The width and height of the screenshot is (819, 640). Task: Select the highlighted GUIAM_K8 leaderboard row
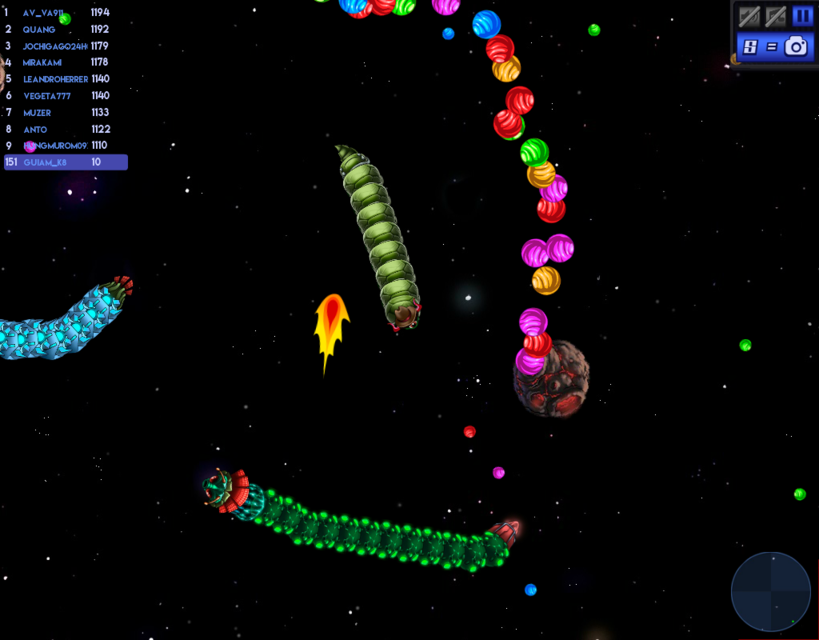tap(65, 162)
